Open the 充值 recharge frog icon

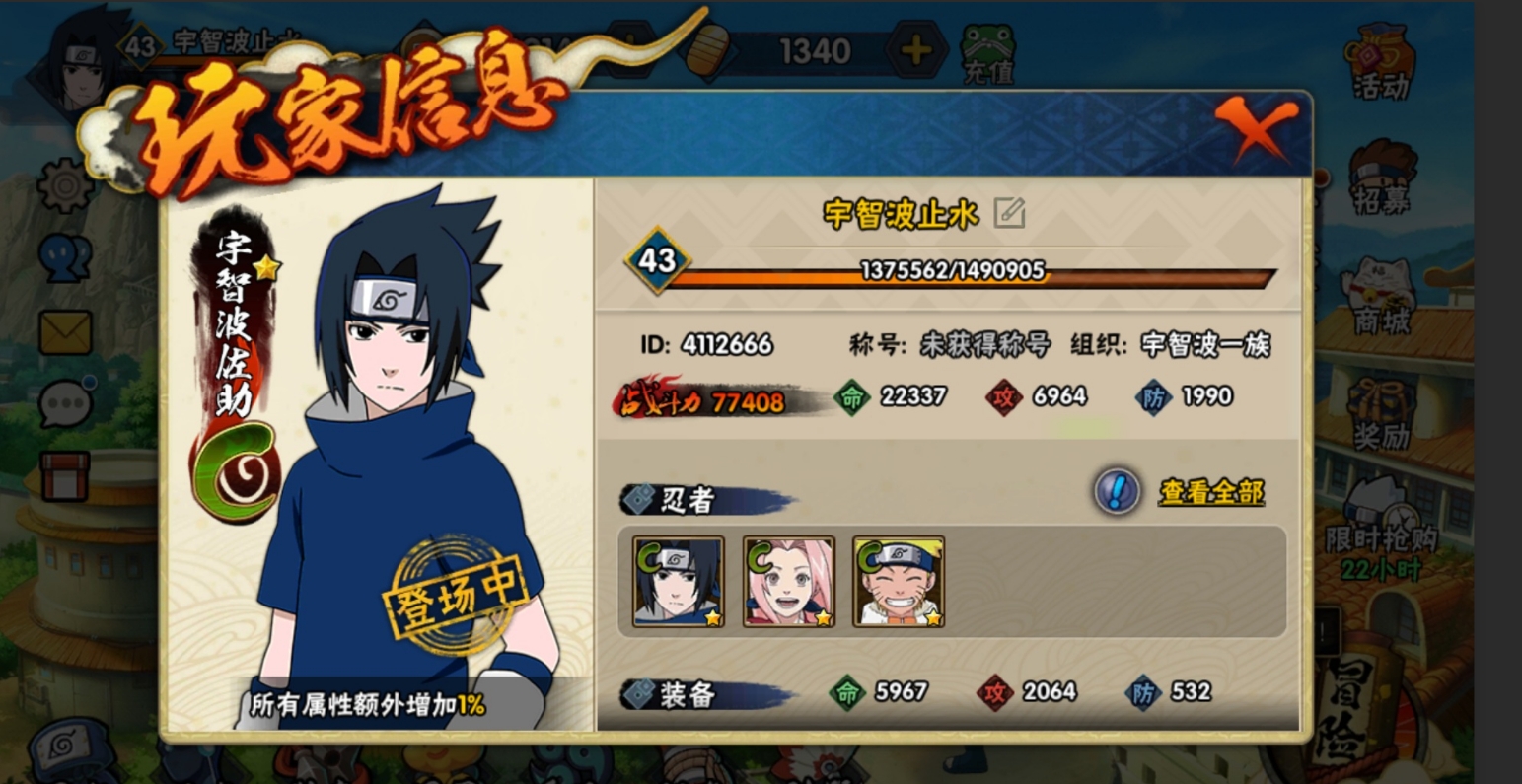click(987, 54)
